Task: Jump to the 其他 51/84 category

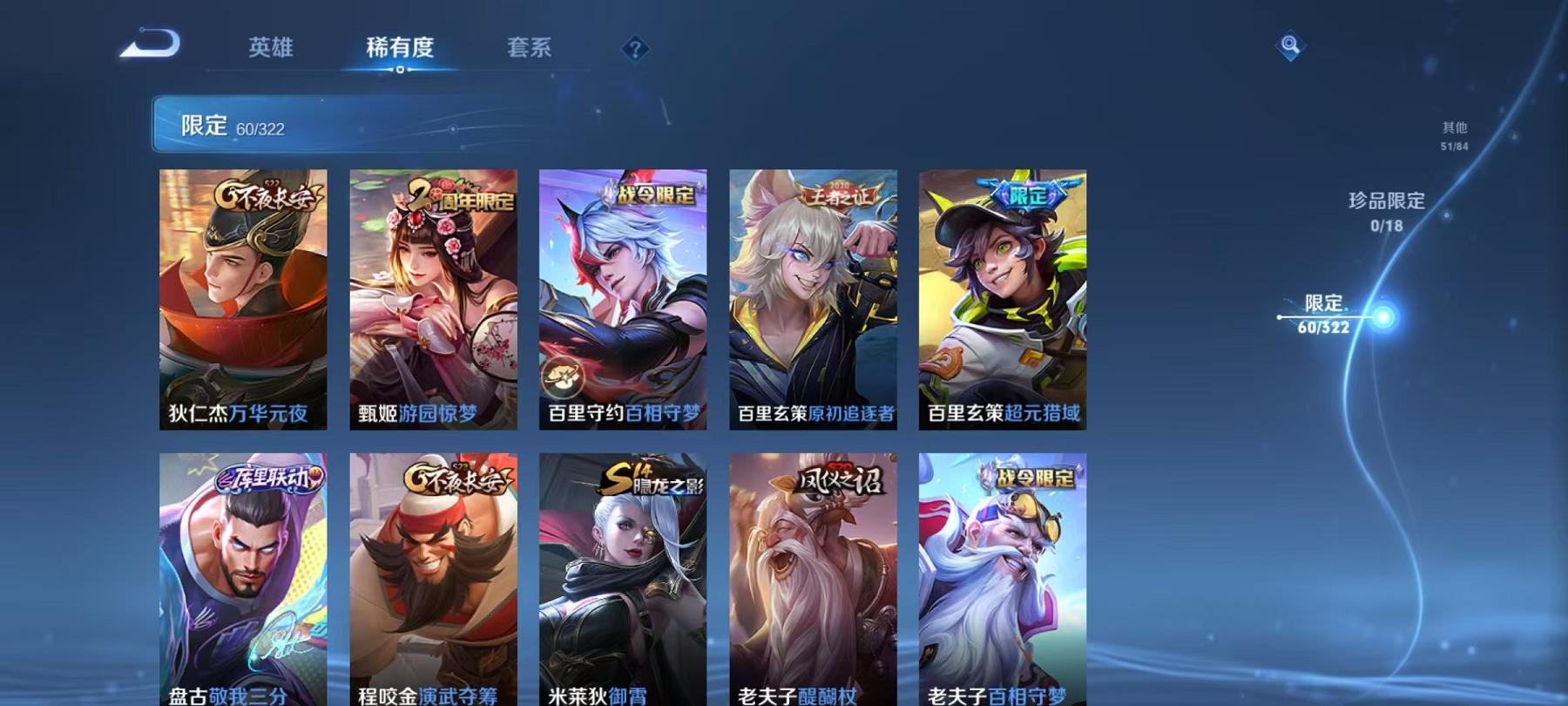Action: (1455, 133)
